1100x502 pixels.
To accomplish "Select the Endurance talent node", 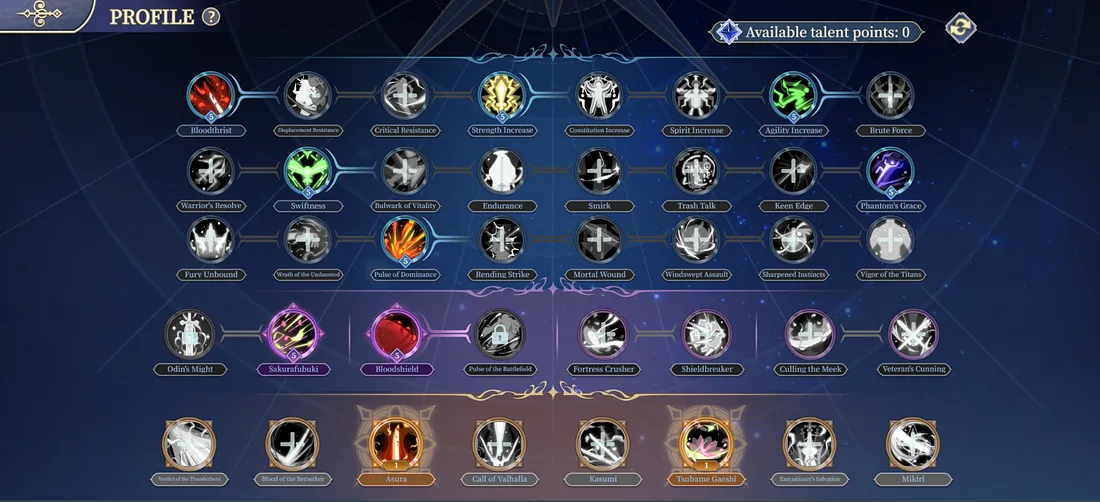I will coord(502,171).
